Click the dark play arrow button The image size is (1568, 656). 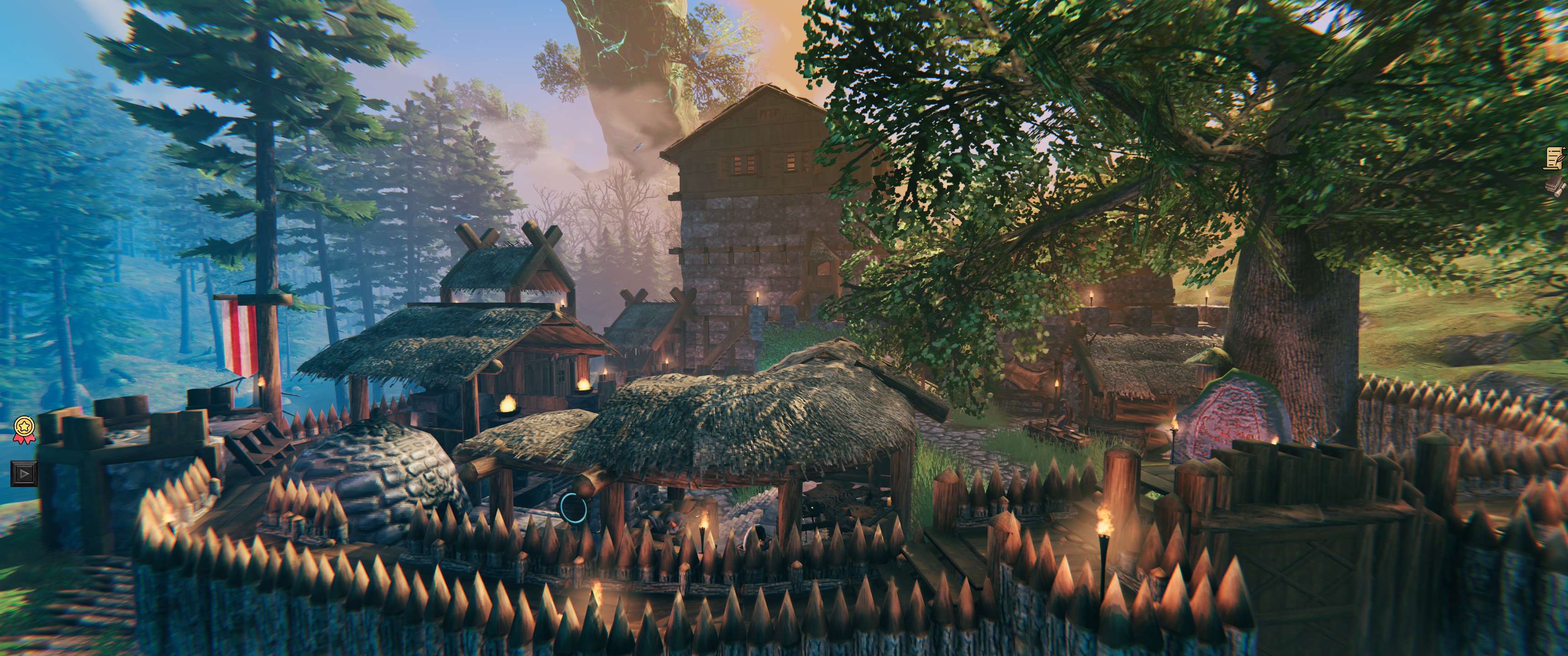tap(24, 473)
